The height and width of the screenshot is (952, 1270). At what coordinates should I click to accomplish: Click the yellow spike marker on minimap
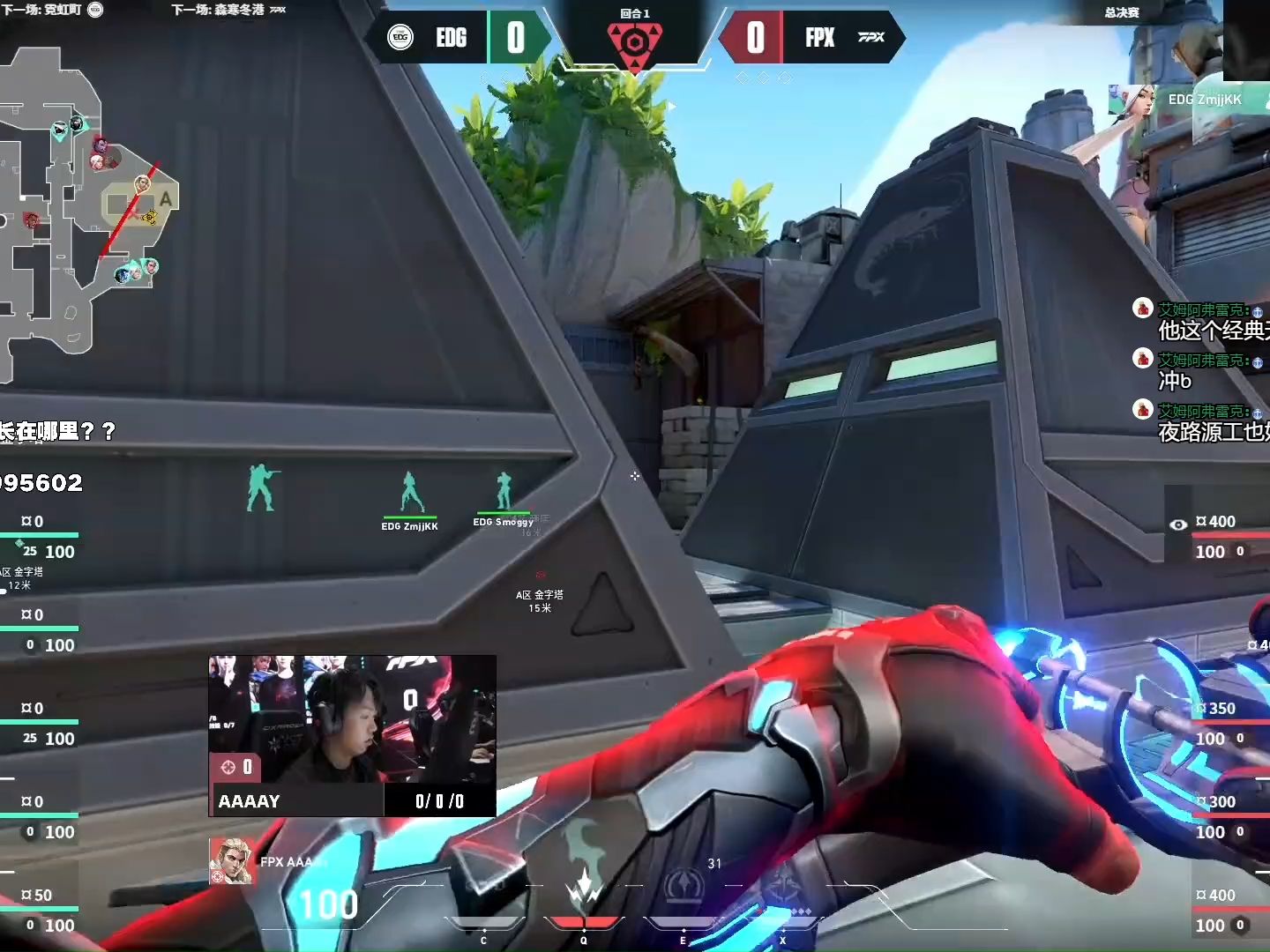click(x=149, y=217)
